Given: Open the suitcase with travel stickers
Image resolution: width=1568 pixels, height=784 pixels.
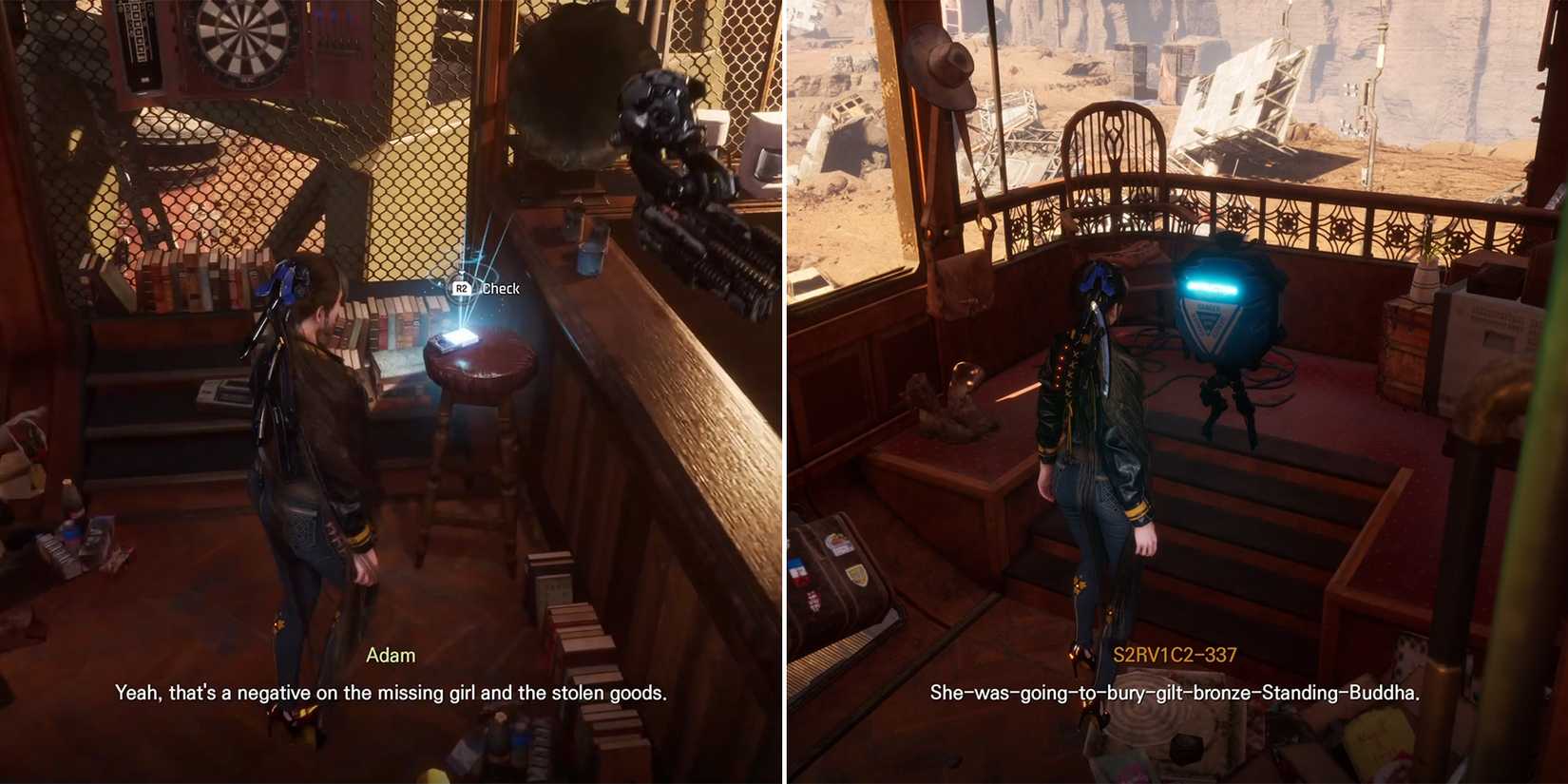Looking at the screenshot, I should (x=841, y=570).
